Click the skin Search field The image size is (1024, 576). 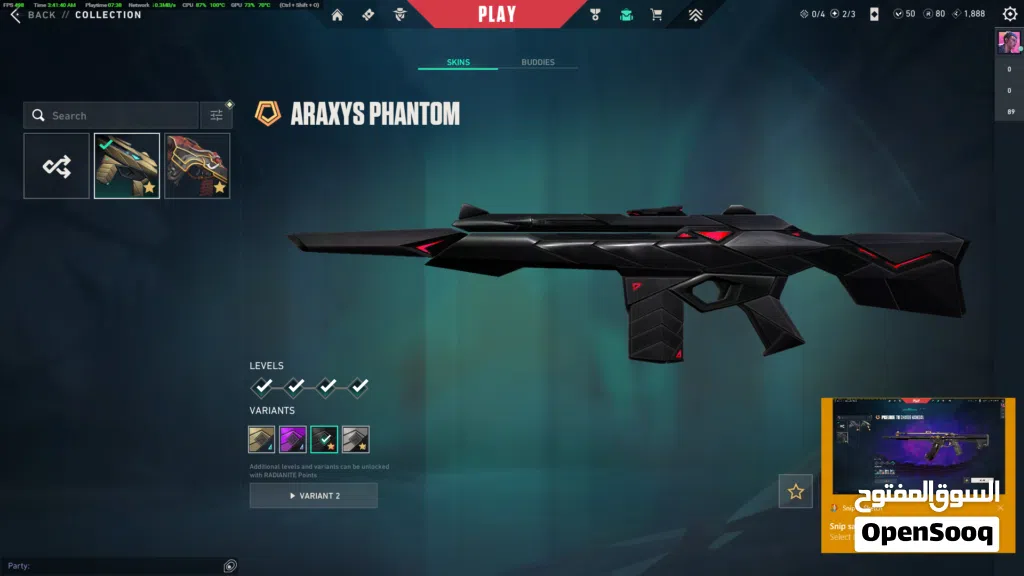[x=112, y=116]
